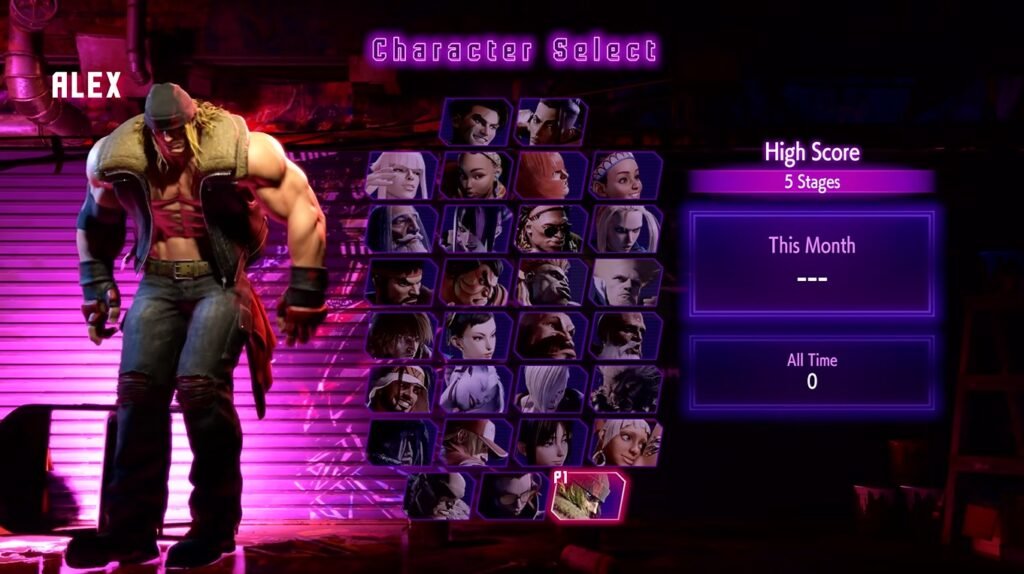Select Zangief's bearded portrait
The height and width of the screenshot is (574, 1024).
pos(550,336)
